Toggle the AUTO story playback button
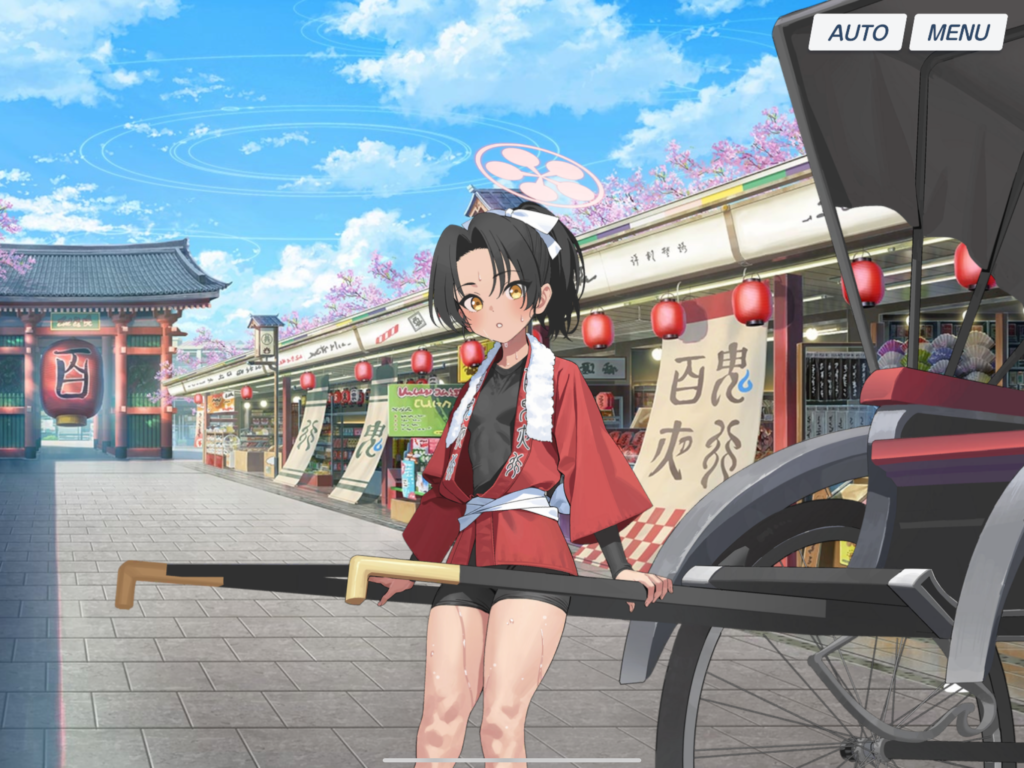Image resolution: width=1024 pixels, height=768 pixels. point(857,32)
